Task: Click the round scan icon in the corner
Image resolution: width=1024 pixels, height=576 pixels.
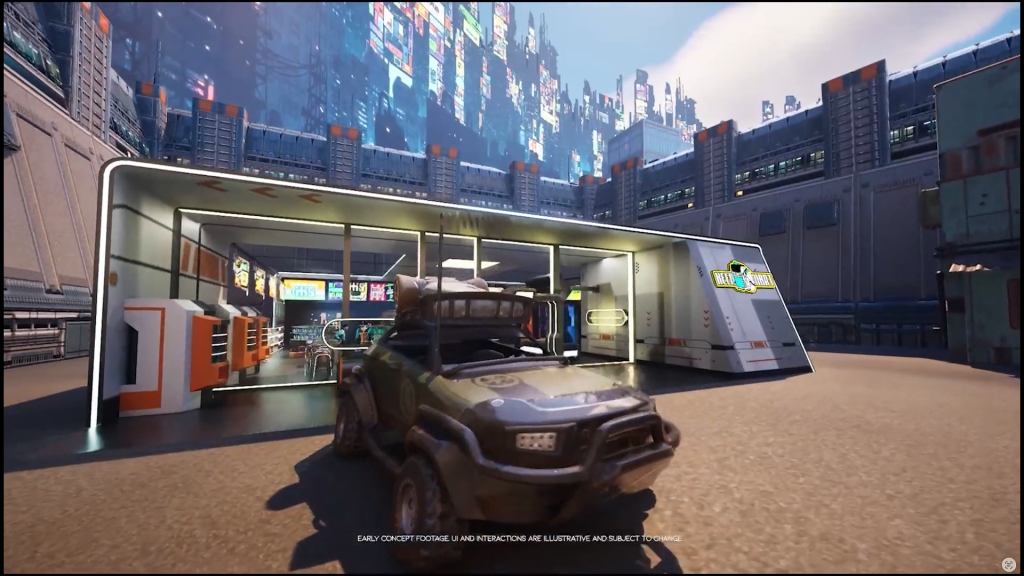Action: pyautogui.click(x=1009, y=563)
